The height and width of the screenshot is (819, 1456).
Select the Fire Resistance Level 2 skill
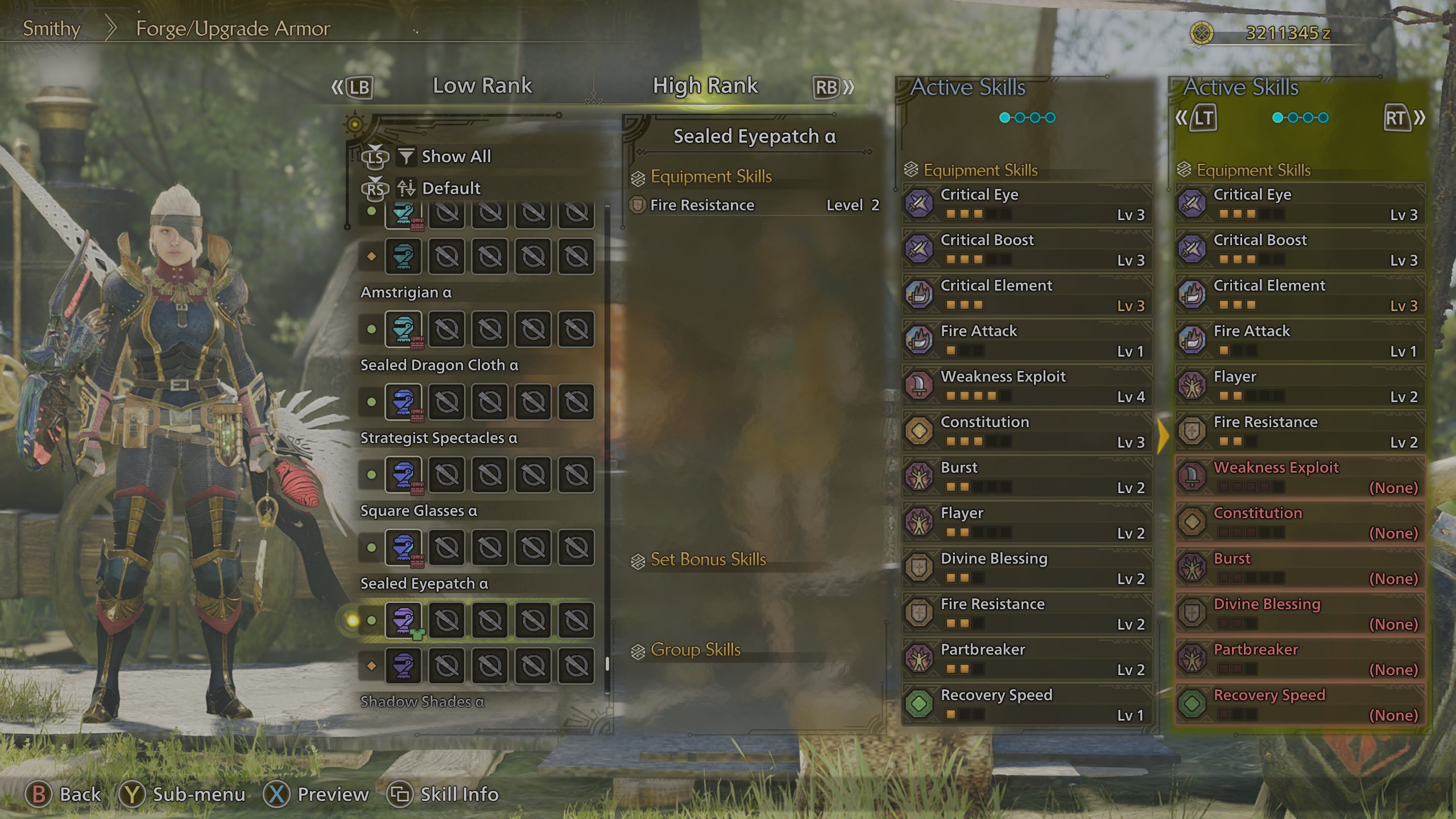pos(754,205)
